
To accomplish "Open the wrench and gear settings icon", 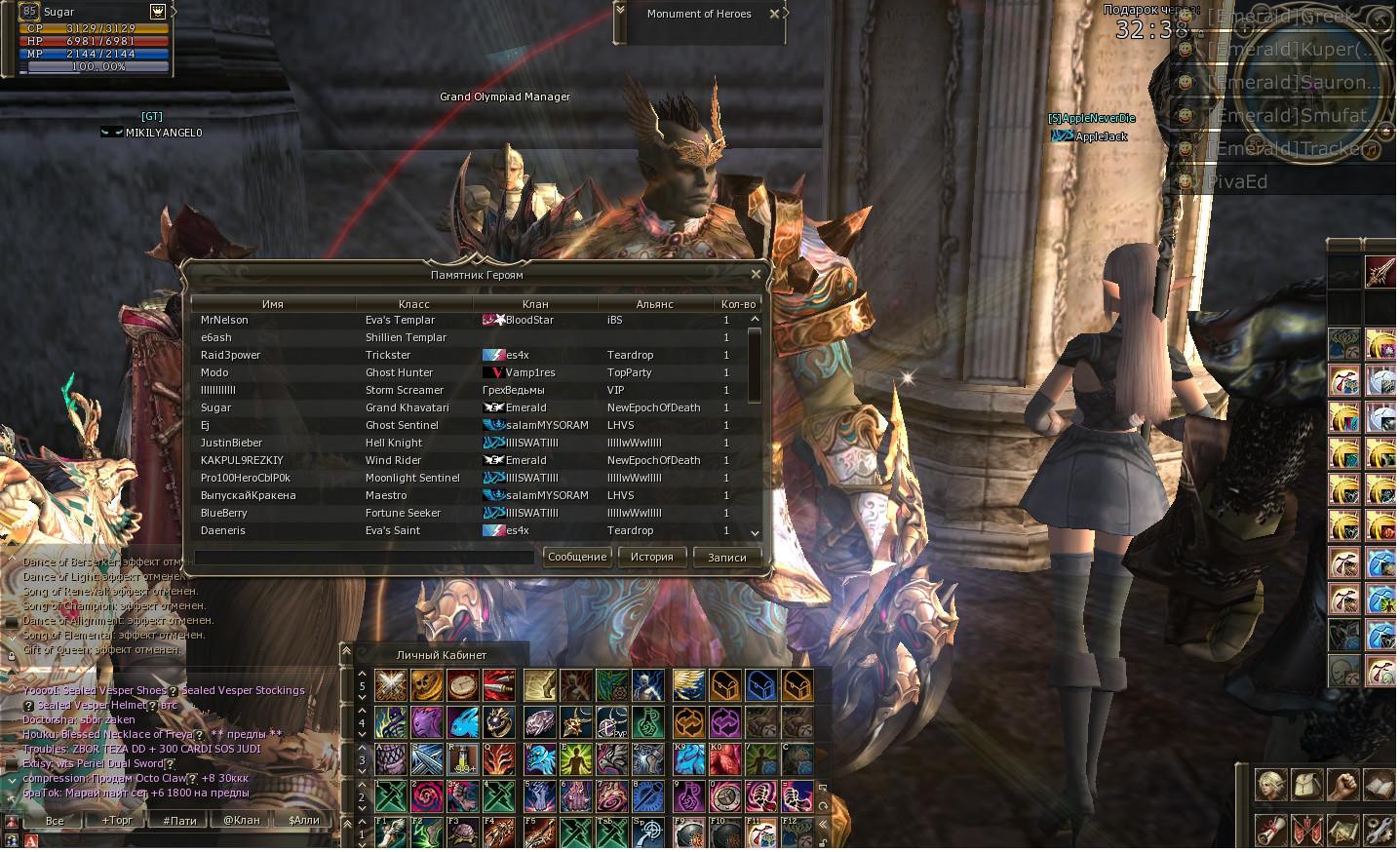I will point(1379,831).
